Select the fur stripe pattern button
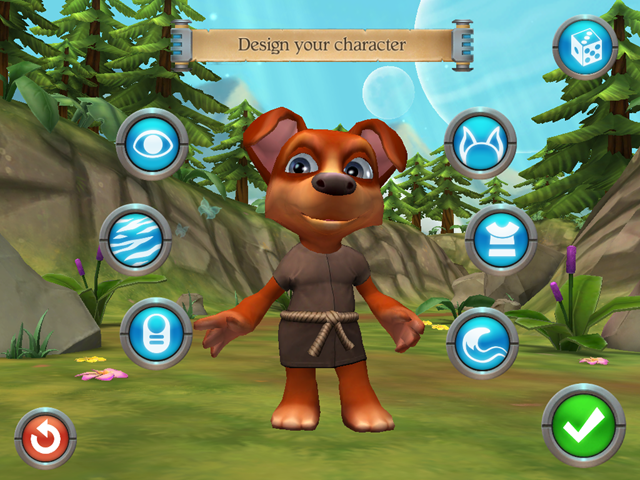Screen dimensions: 640x480 coord(136,240)
